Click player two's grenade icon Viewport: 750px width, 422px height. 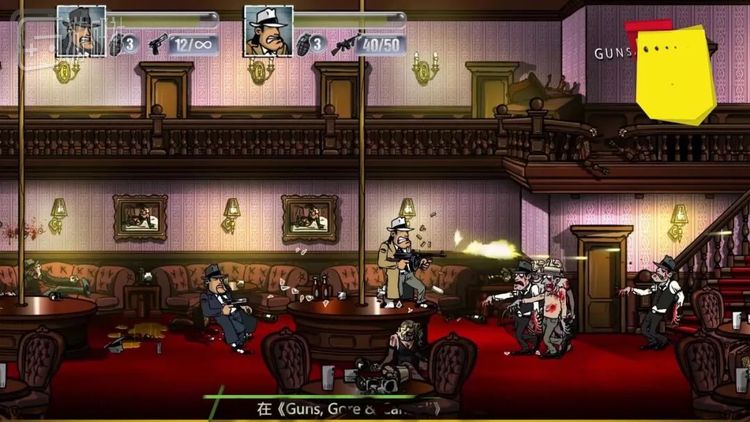303,44
